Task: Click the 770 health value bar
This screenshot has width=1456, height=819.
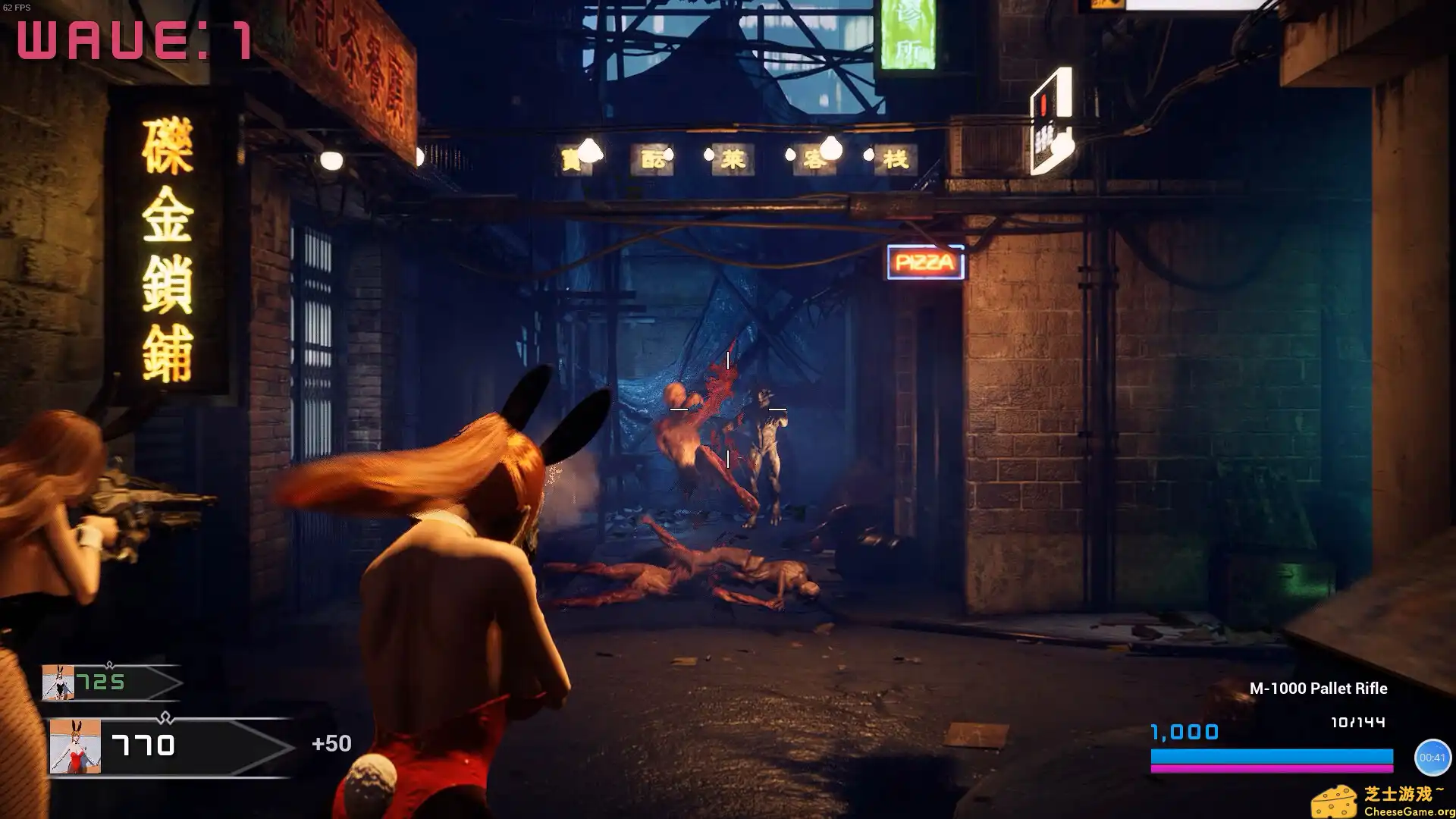Action: click(x=143, y=745)
